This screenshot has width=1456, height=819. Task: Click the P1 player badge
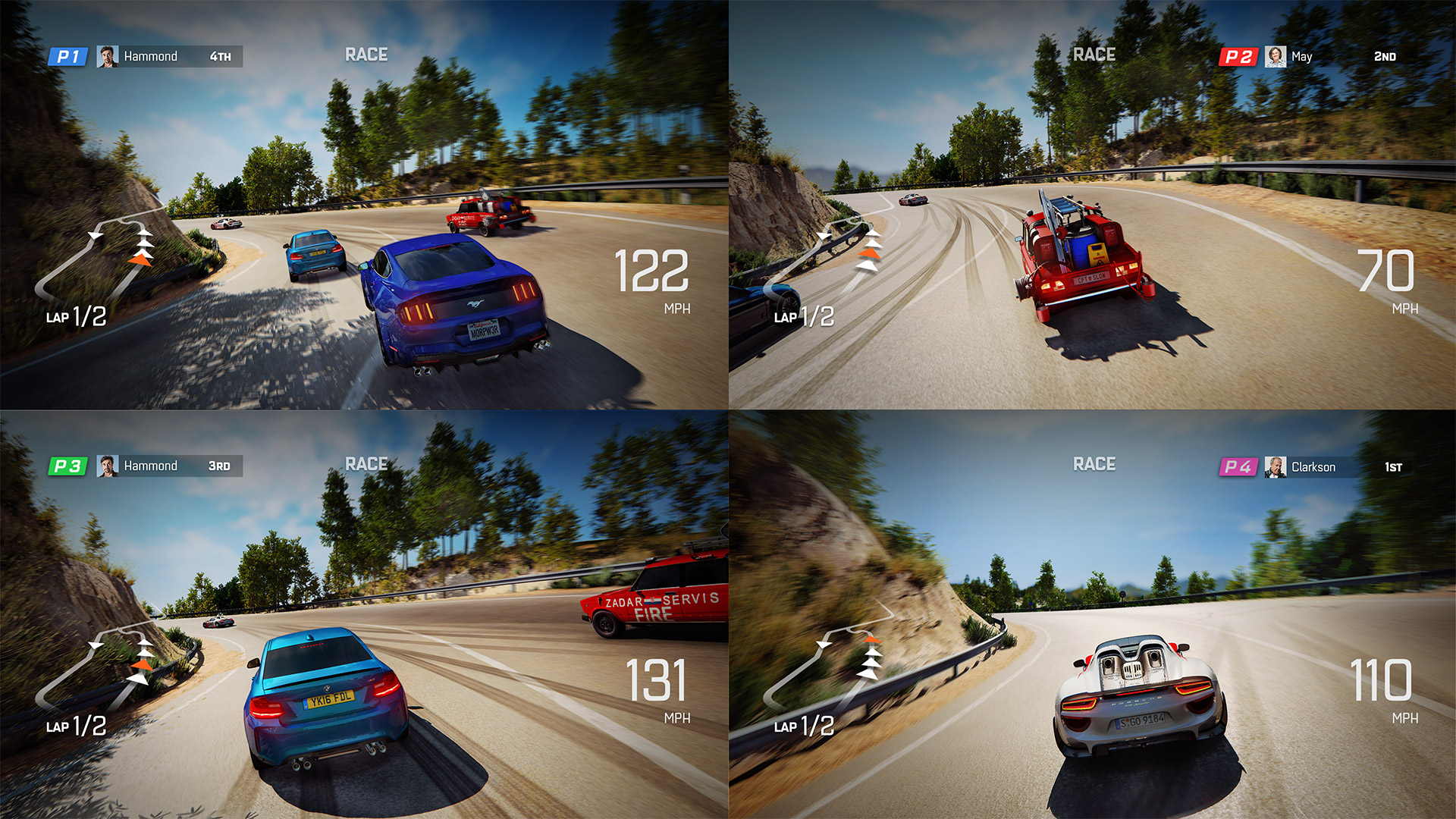67,55
